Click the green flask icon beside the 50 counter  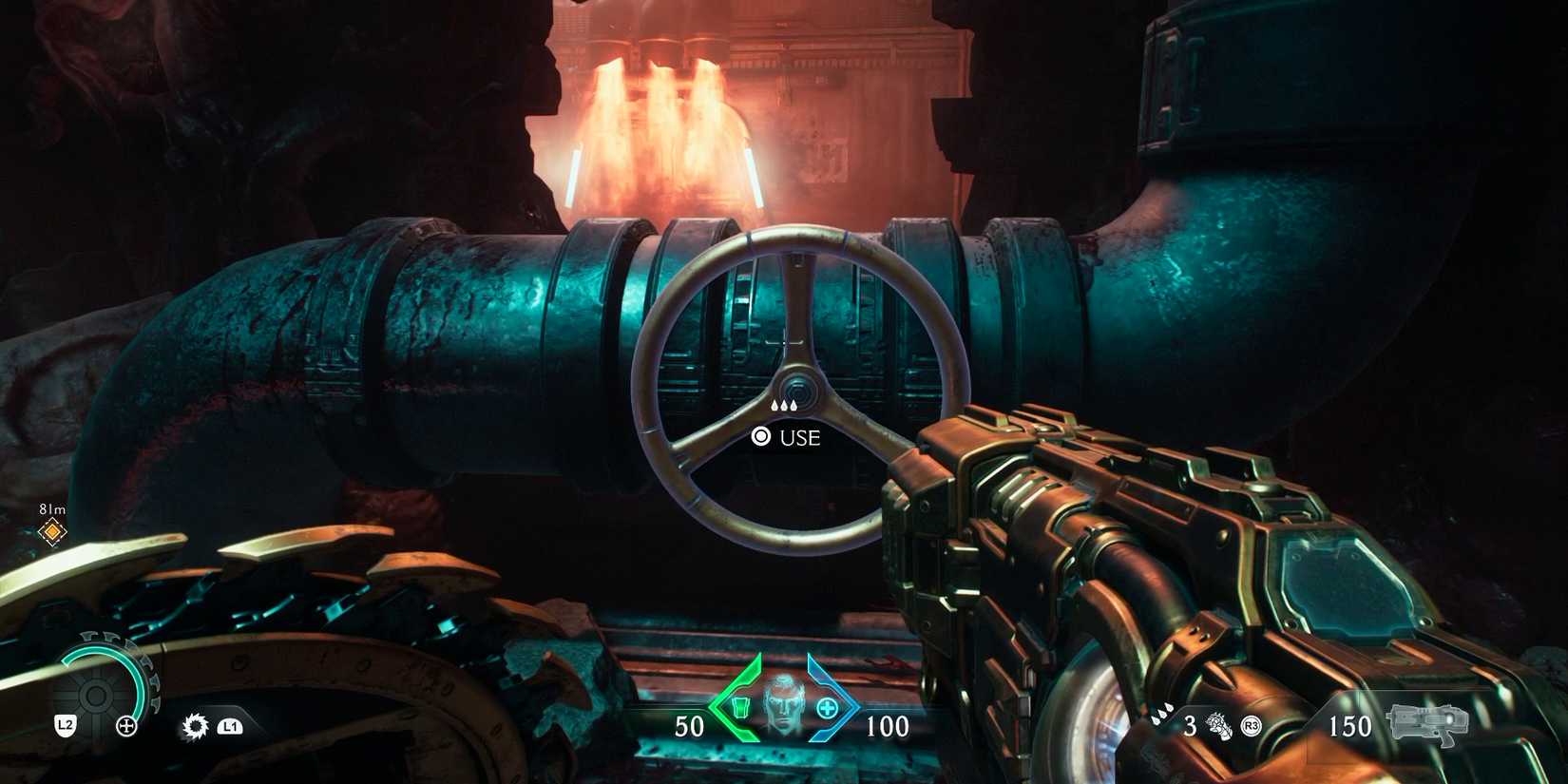(x=740, y=708)
